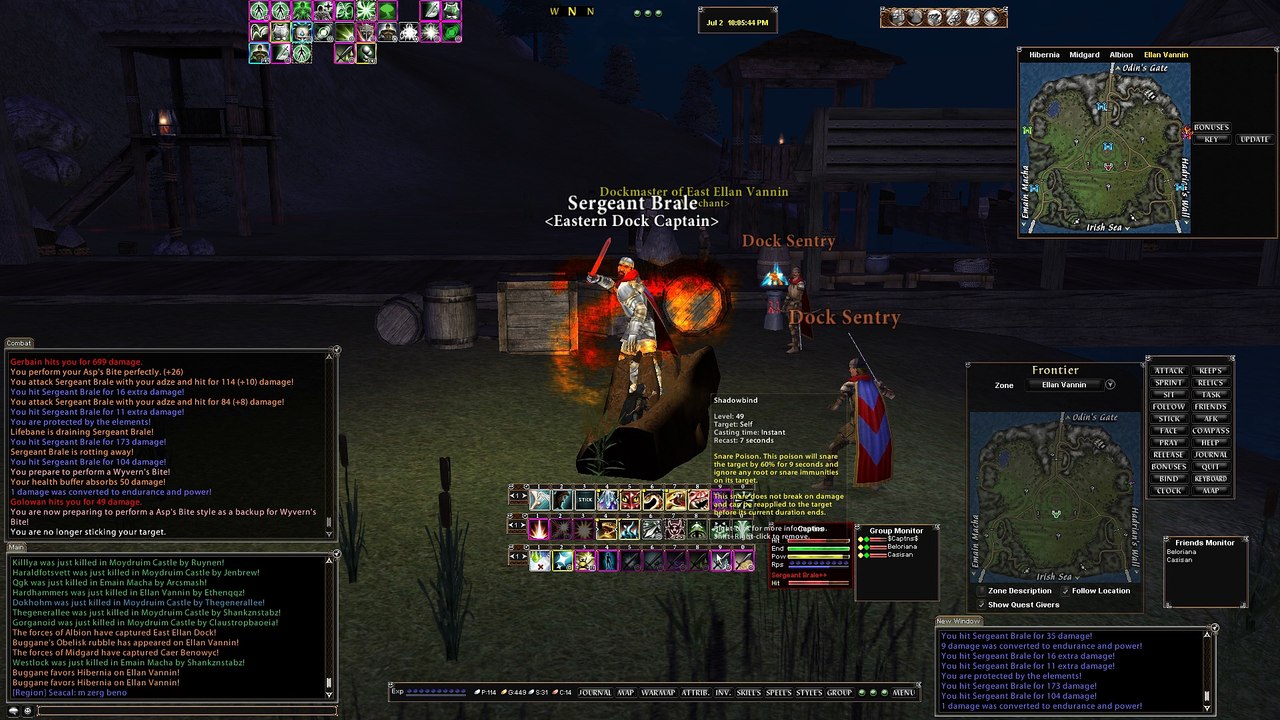Select the Combat chat window tab
Screen dimensions: 1280x720
click(x=19, y=343)
